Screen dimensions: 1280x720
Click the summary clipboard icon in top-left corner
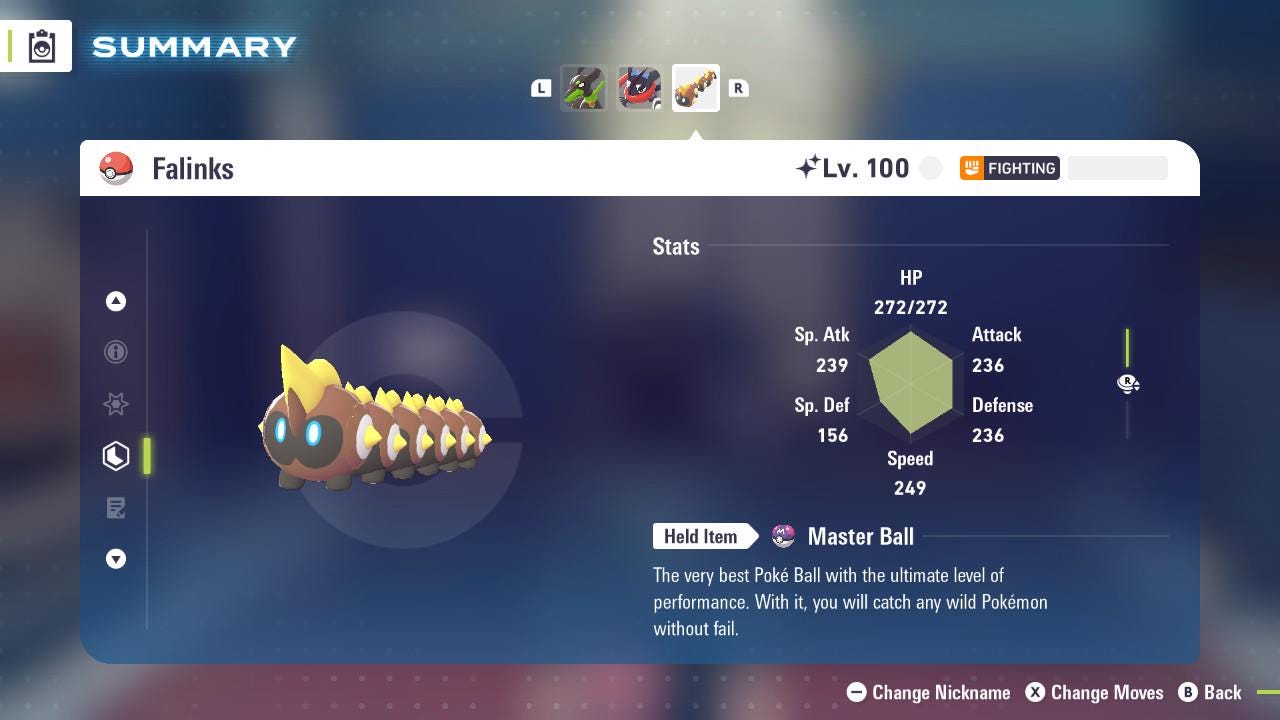[x=42, y=45]
